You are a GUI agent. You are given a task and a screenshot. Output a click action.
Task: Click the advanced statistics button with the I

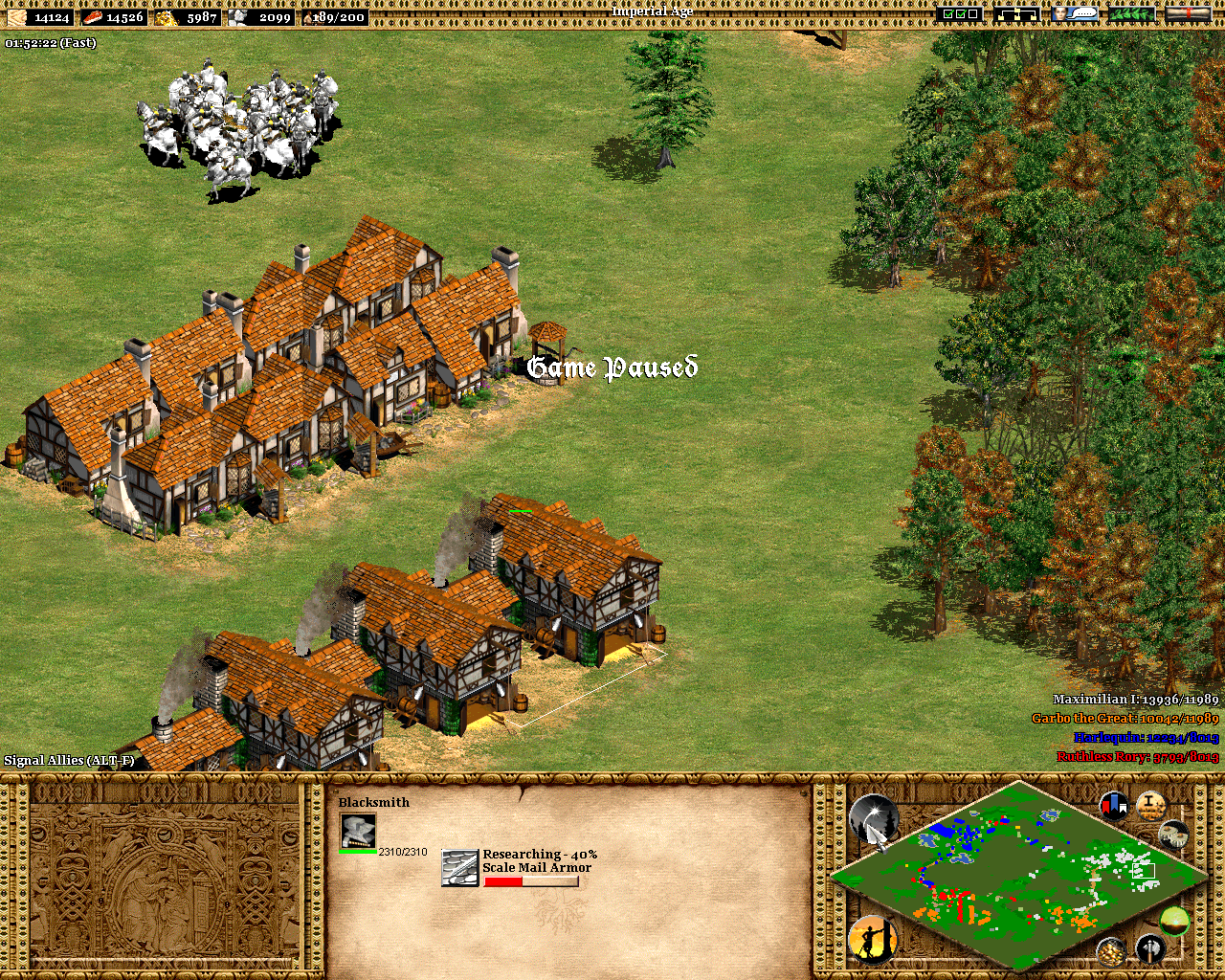1150,806
